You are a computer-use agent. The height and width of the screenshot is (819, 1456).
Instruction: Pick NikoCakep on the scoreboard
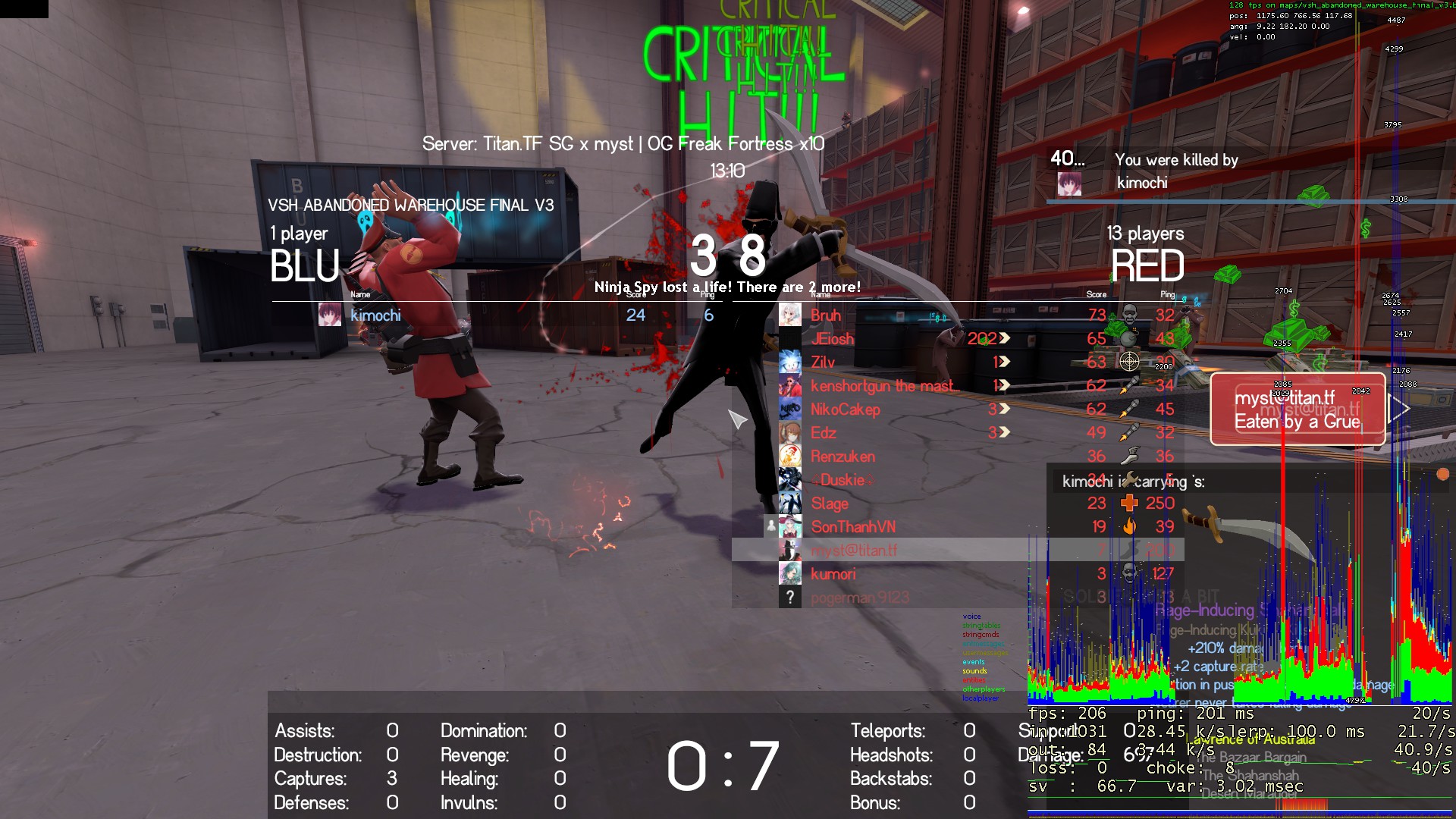pos(845,409)
